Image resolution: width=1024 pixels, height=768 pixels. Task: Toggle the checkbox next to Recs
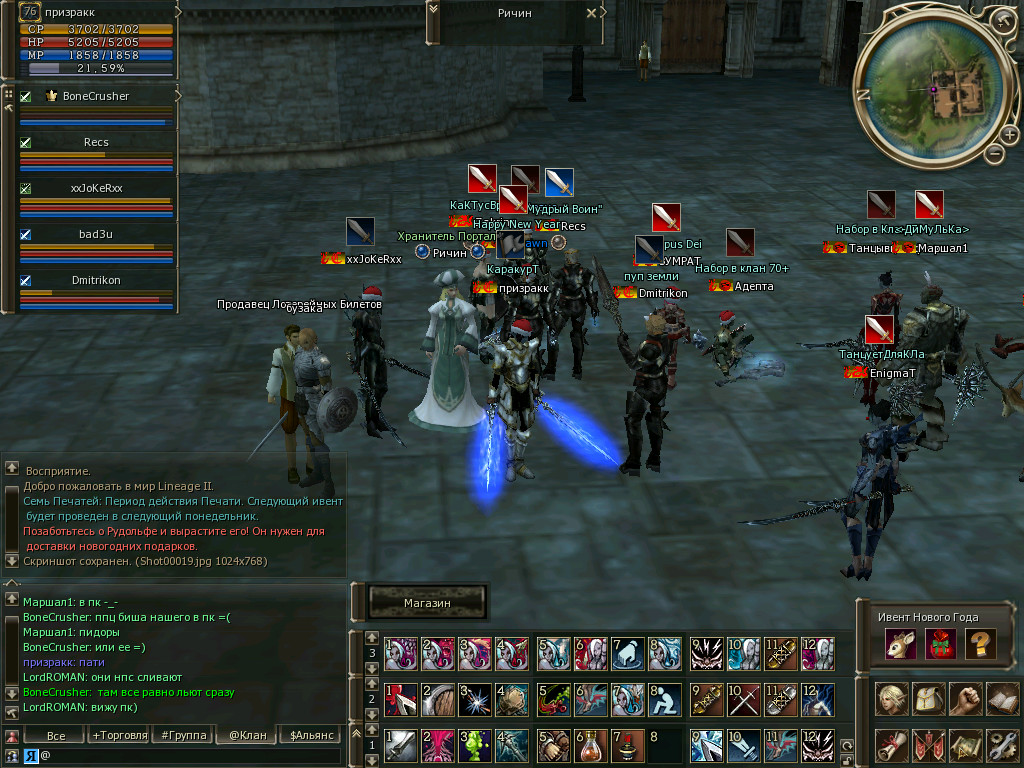[x=26, y=143]
